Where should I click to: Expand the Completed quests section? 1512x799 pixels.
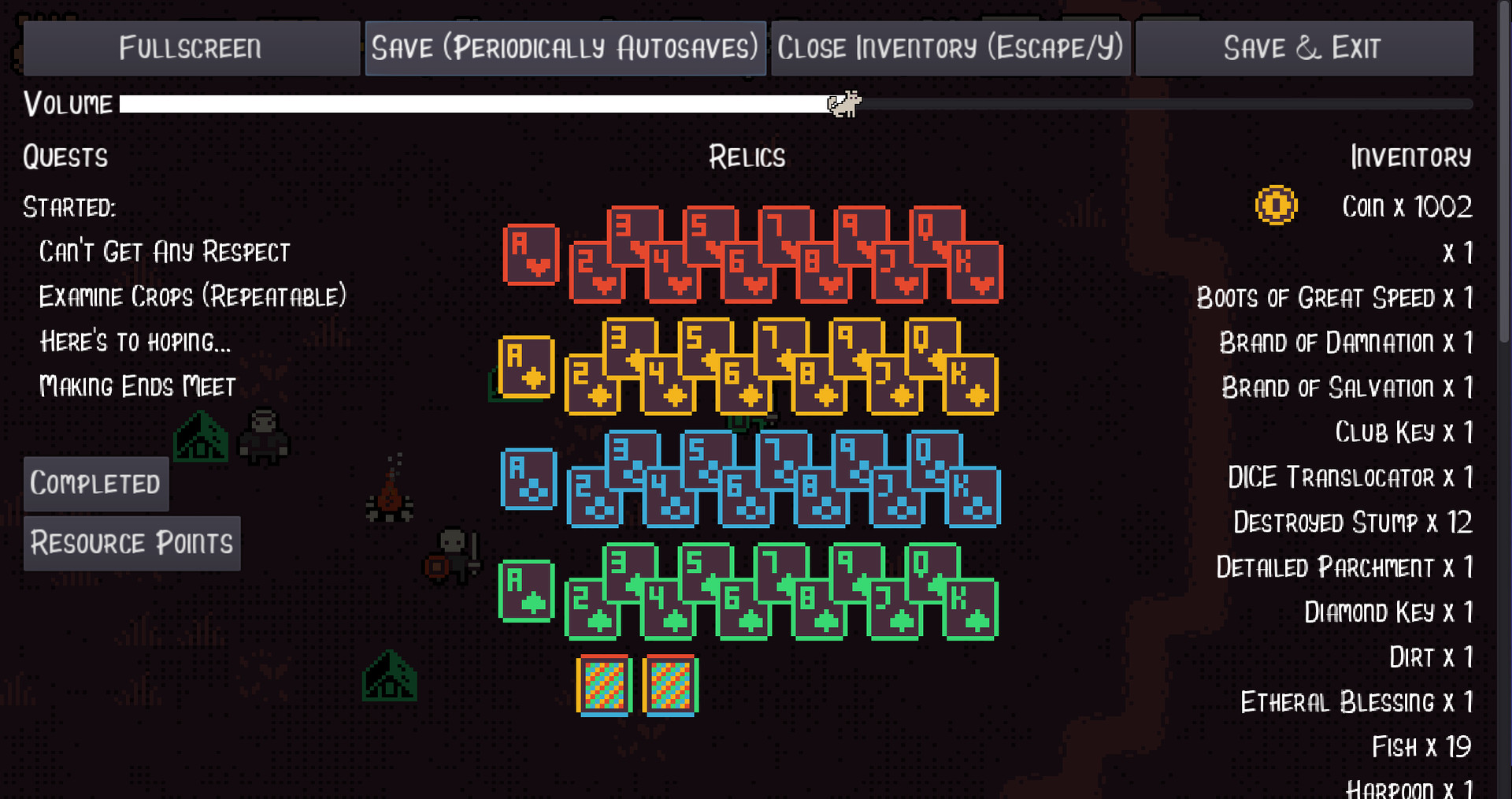pyautogui.click(x=96, y=483)
